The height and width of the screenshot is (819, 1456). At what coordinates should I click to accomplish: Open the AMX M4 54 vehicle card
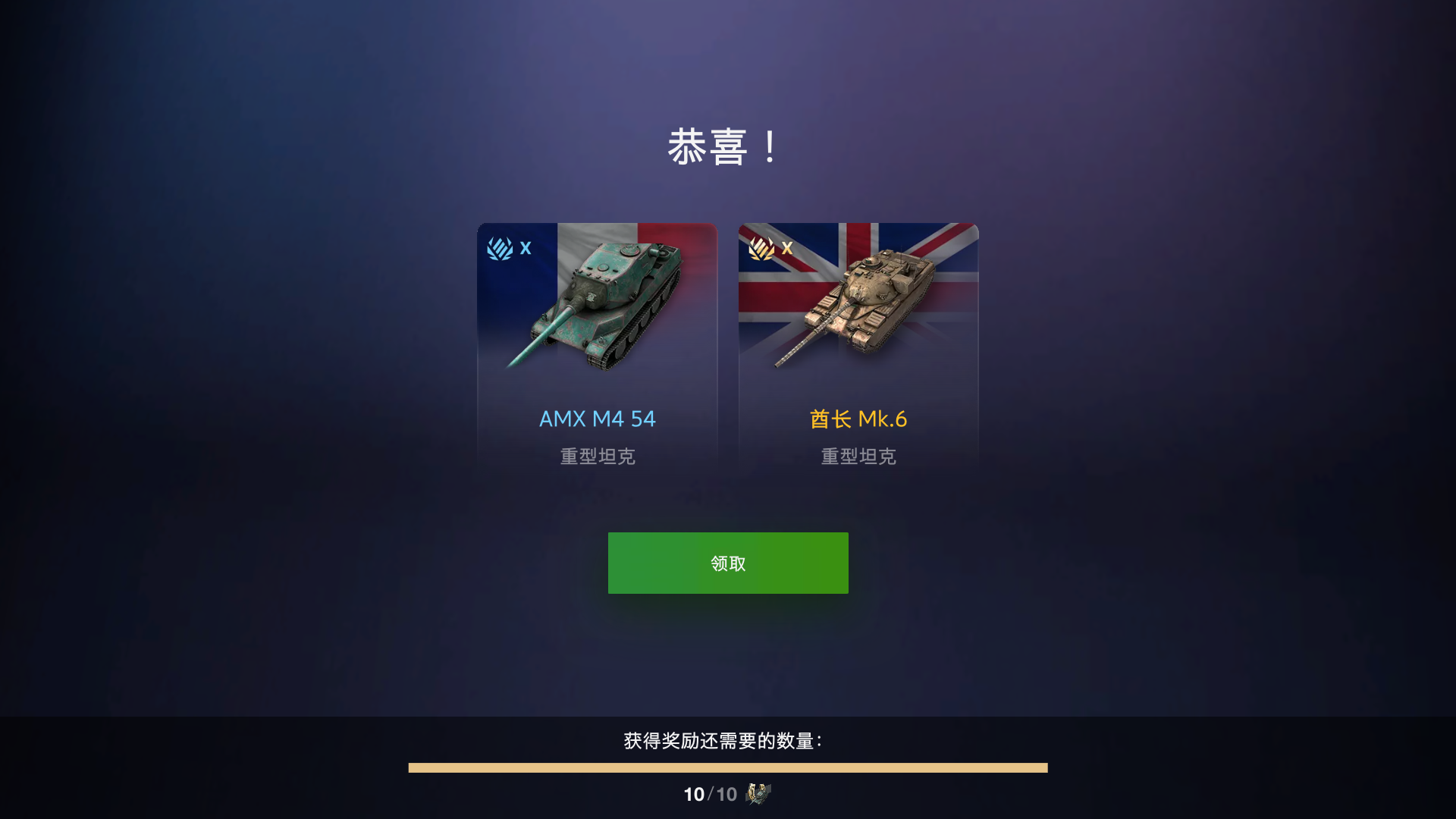point(598,345)
